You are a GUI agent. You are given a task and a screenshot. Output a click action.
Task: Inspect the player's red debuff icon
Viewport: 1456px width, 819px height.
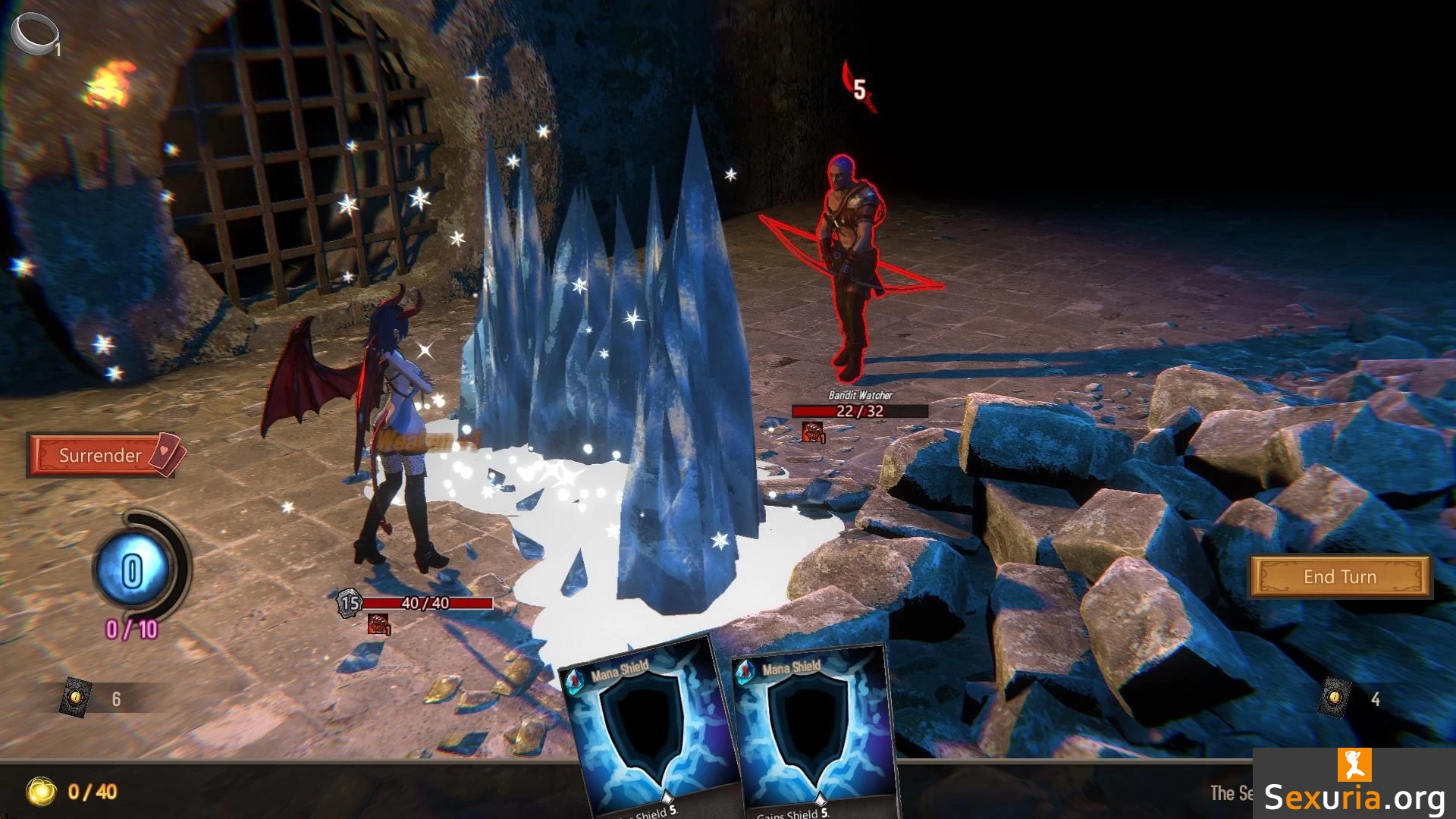click(x=378, y=624)
